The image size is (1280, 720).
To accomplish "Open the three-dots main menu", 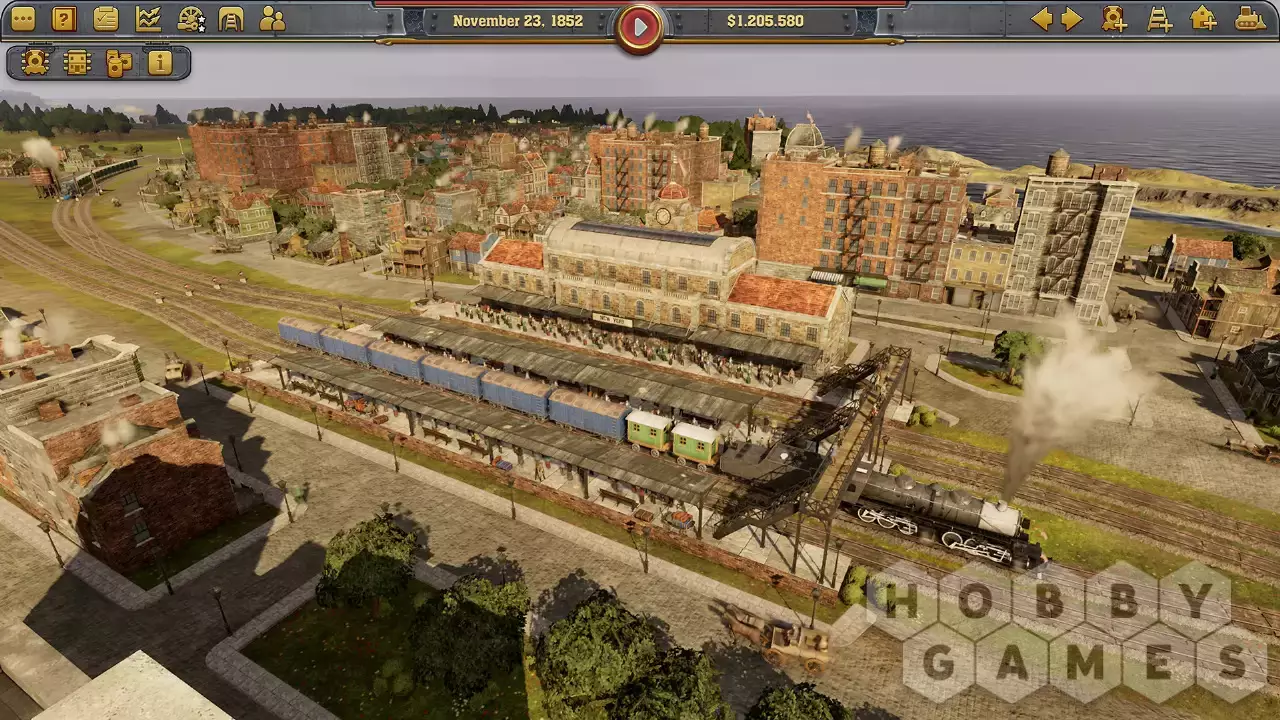I will point(22,19).
